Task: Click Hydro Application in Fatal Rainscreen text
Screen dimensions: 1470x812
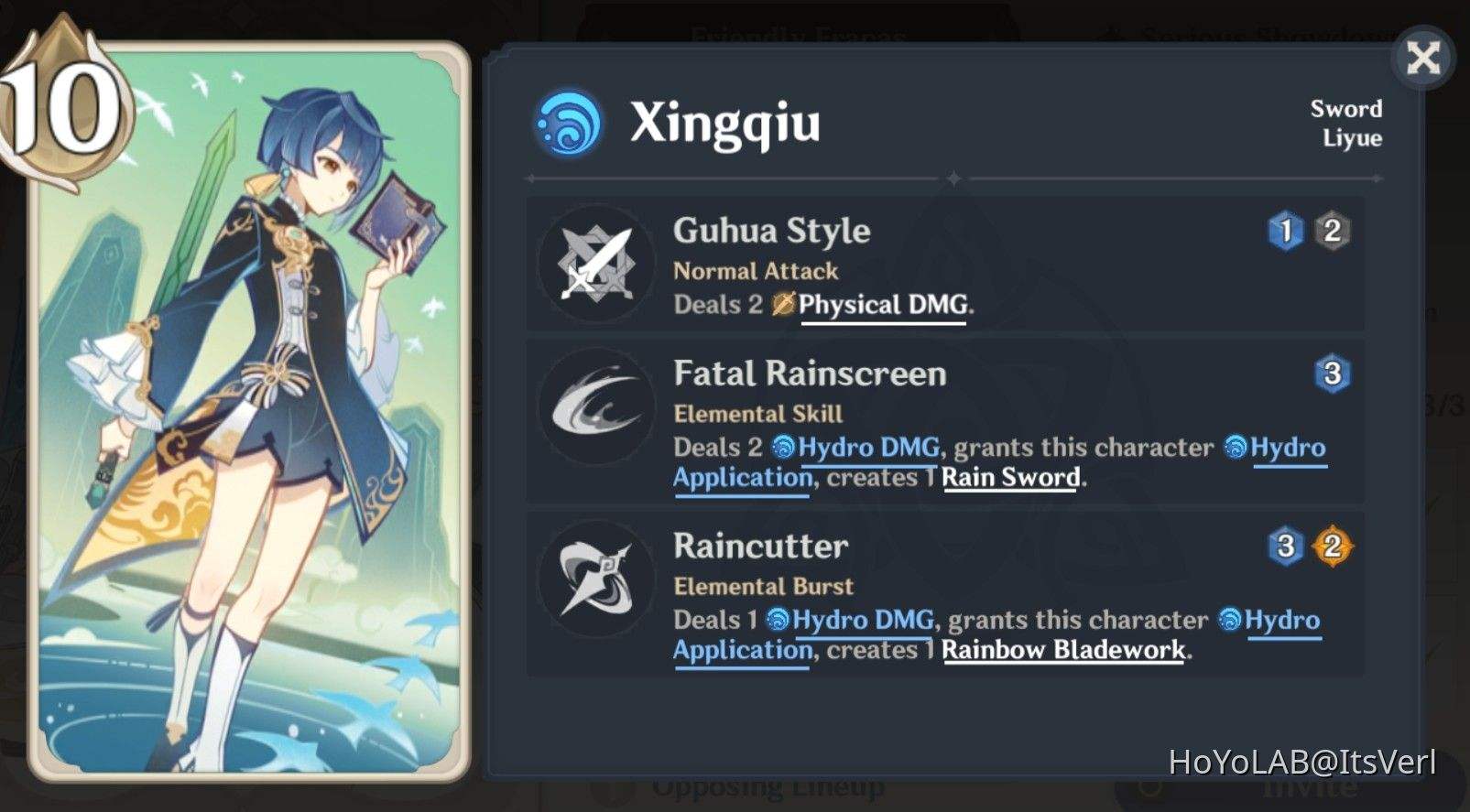Action: [740, 477]
